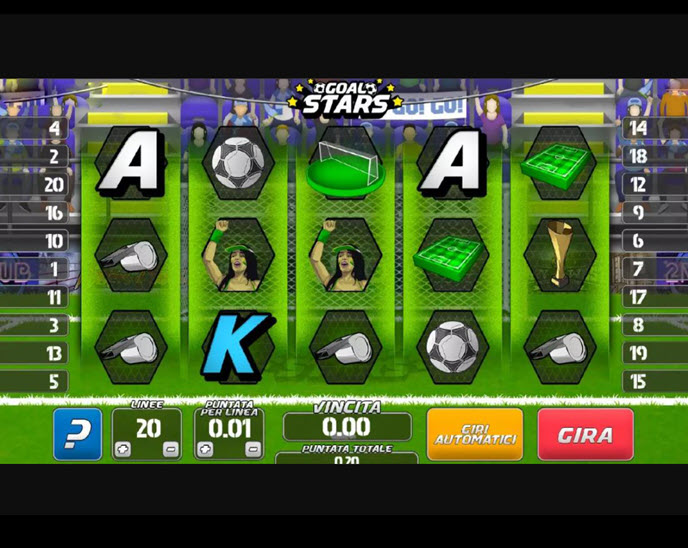
Task: Select payline number 4 marker
Action: tap(54, 128)
